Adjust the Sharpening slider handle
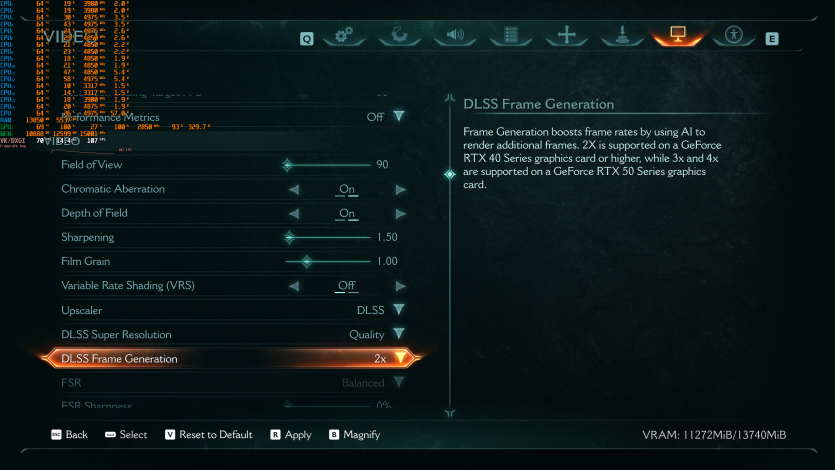 click(289, 238)
